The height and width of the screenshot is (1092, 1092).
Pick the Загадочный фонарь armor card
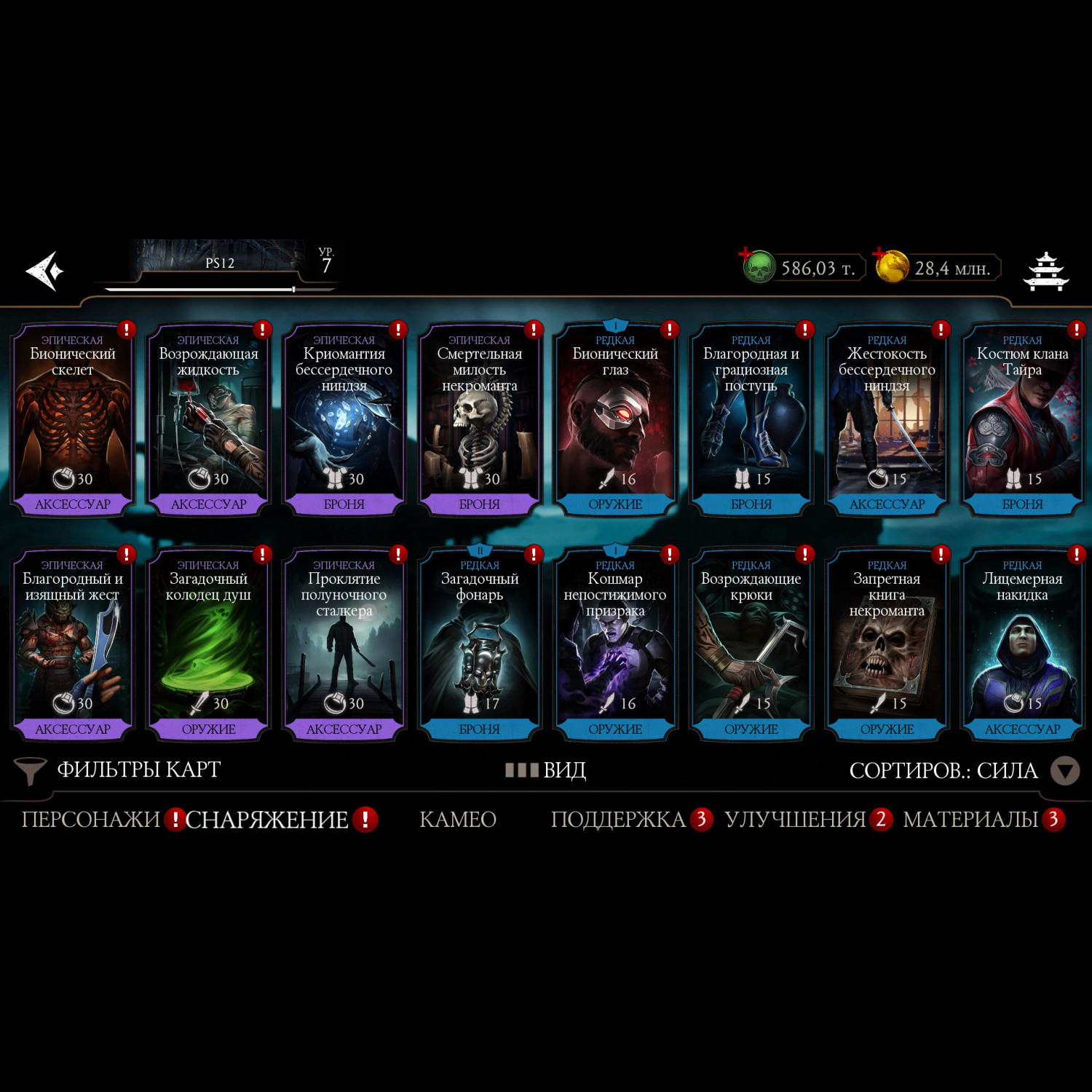click(480, 646)
